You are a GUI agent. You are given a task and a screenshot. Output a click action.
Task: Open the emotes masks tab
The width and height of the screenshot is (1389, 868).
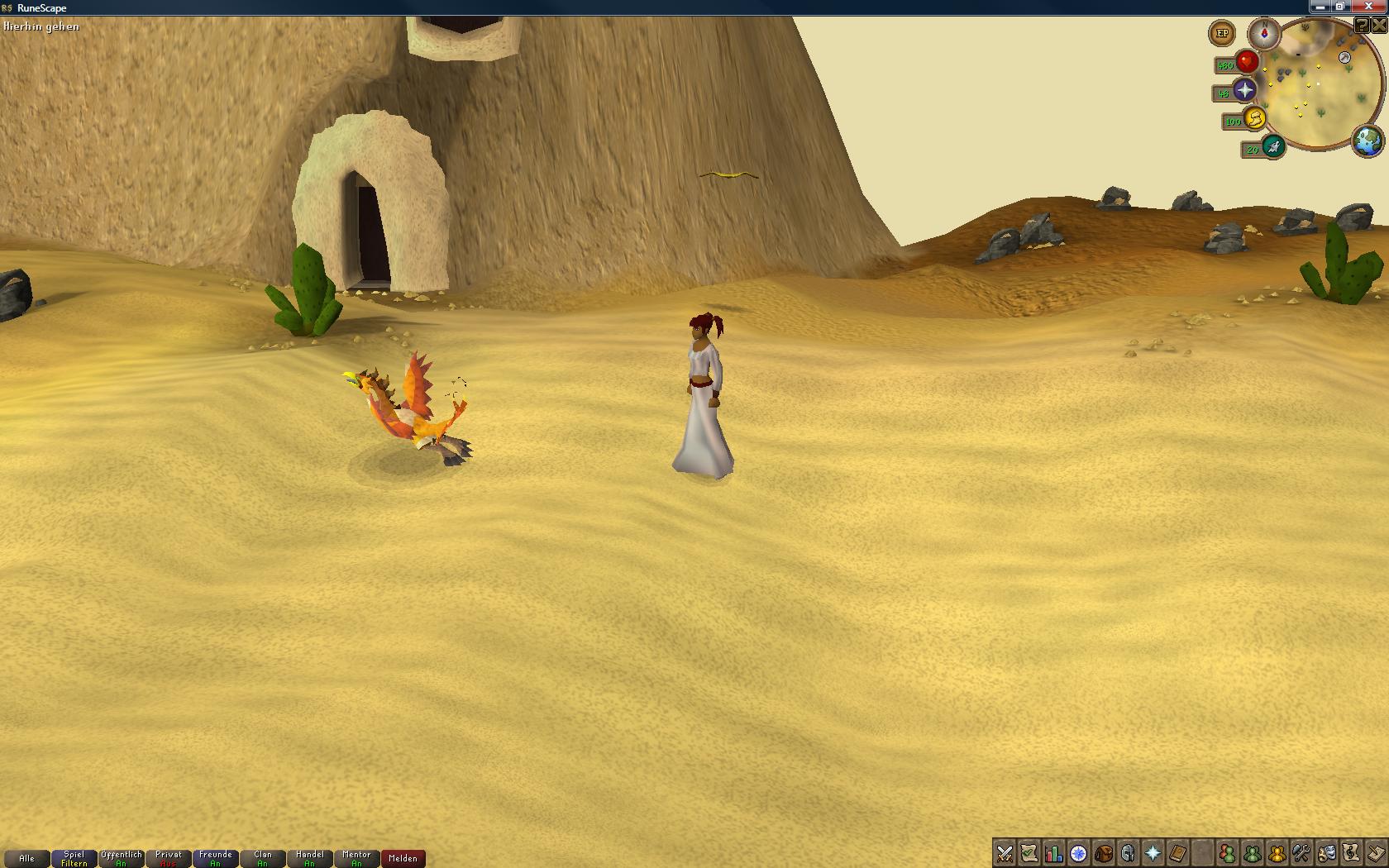pyautogui.click(x=1326, y=853)
